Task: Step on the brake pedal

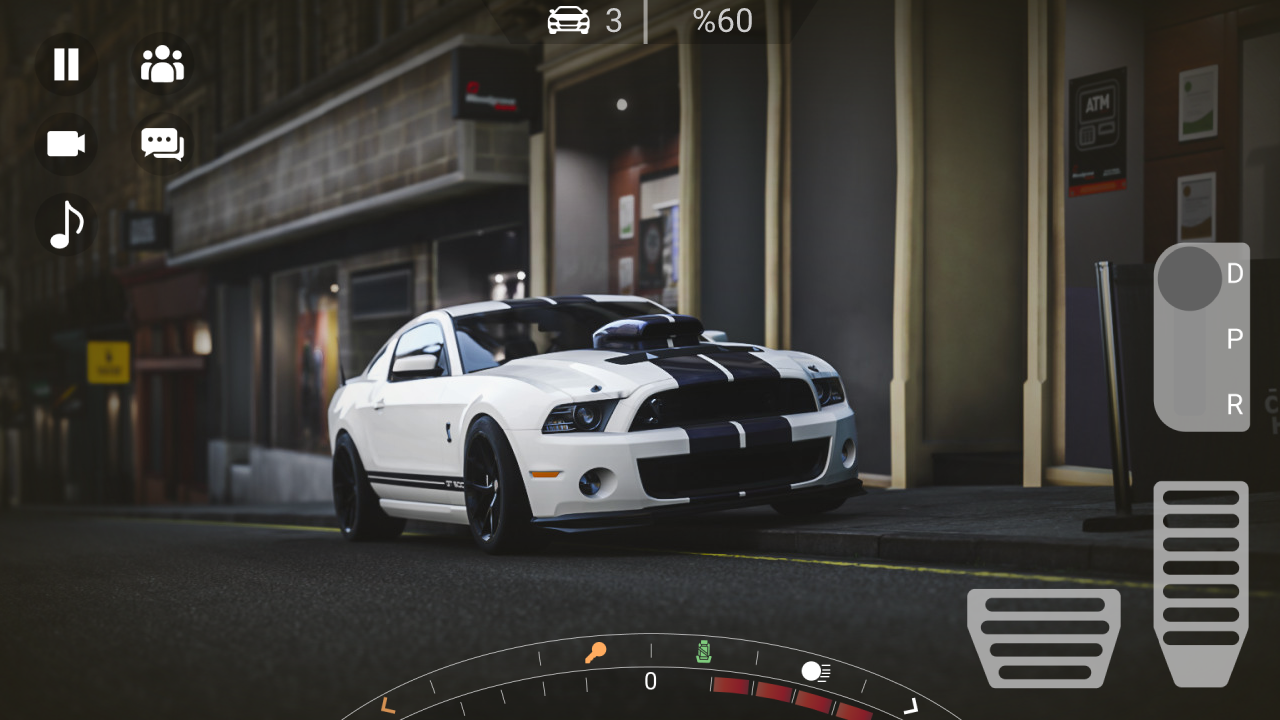Action: click(1044, 638)
